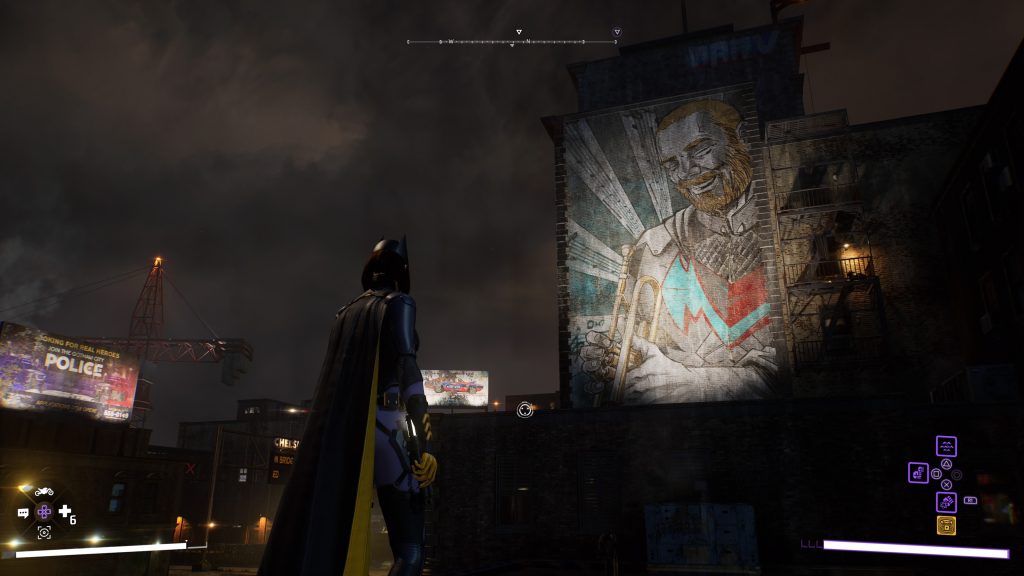The width and height of the screenshot is (1024, 576).
Task: Click the compass bar heading strip
Action: [512, 42]
